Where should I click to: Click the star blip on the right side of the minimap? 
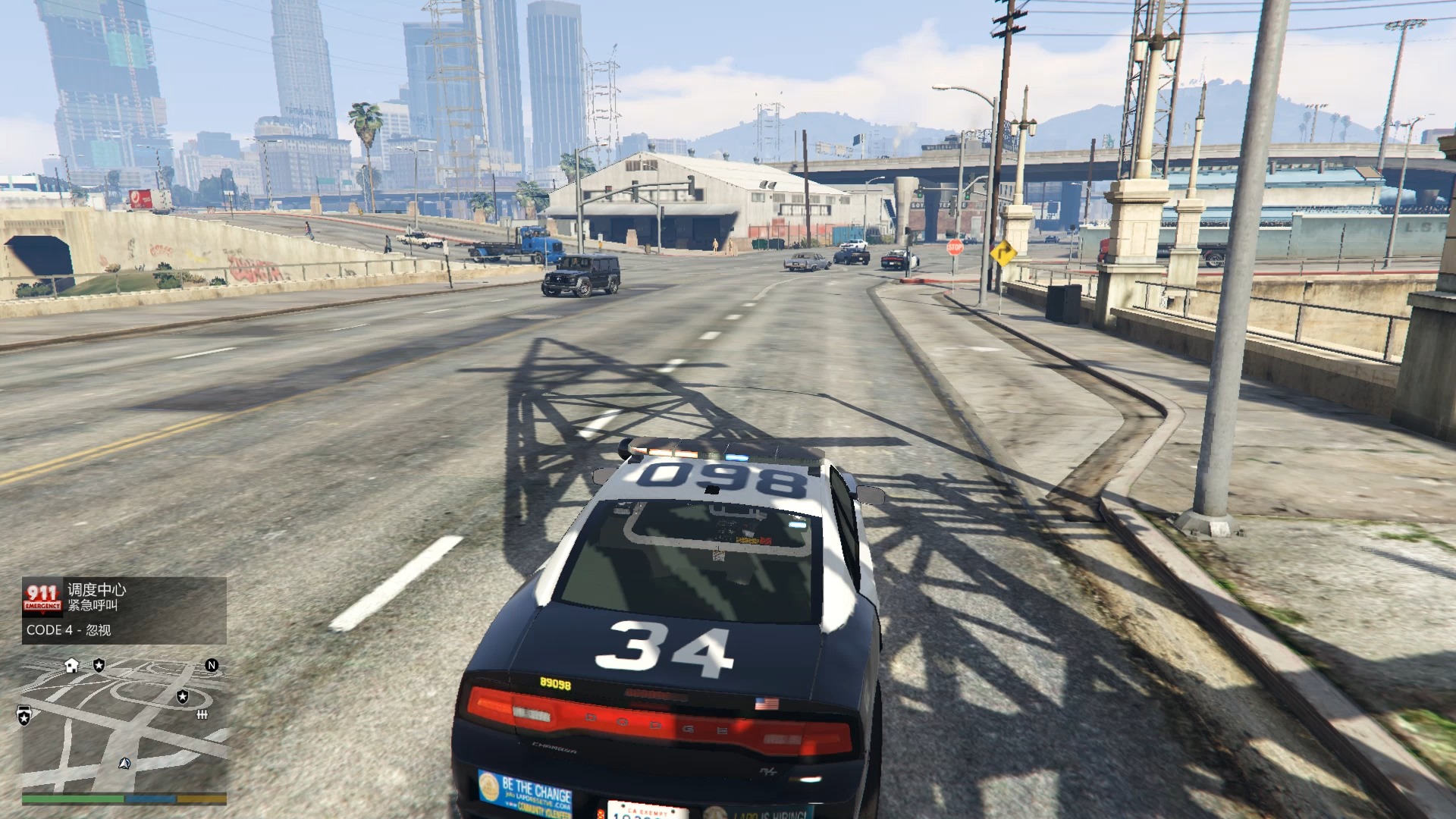tap(182, 697)
